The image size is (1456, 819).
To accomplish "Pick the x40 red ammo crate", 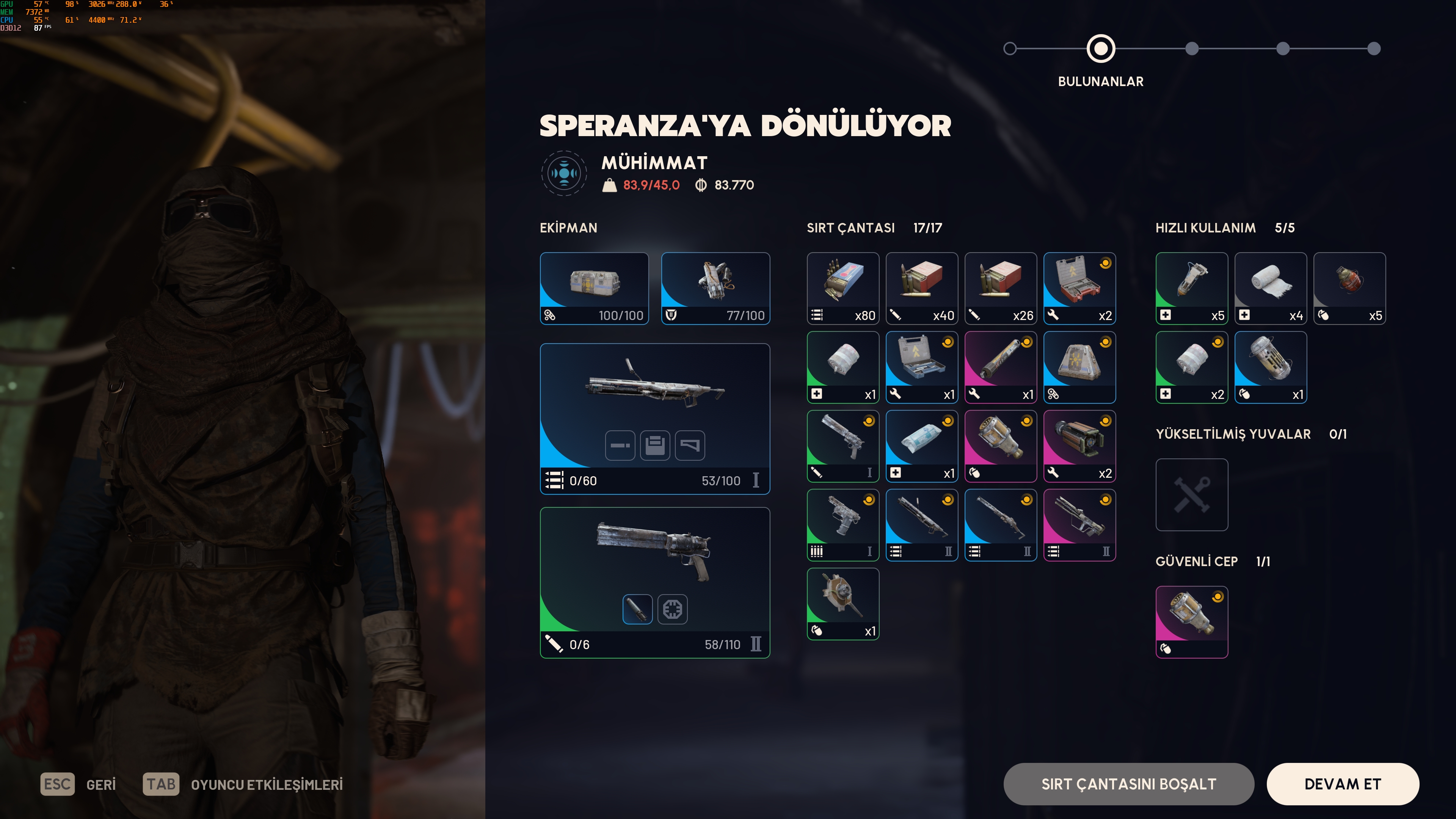I will click(922, 288).
